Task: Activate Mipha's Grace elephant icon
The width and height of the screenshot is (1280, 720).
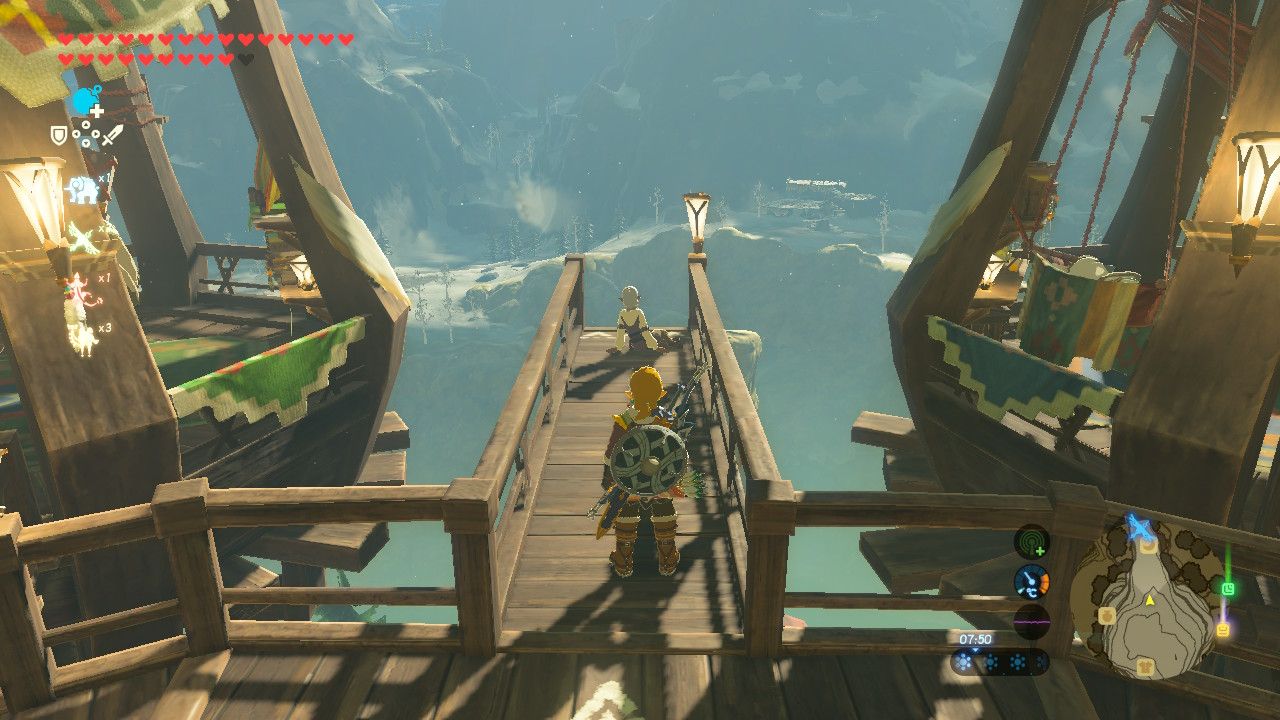Action: pyautogui.click(x=81, y=189)
